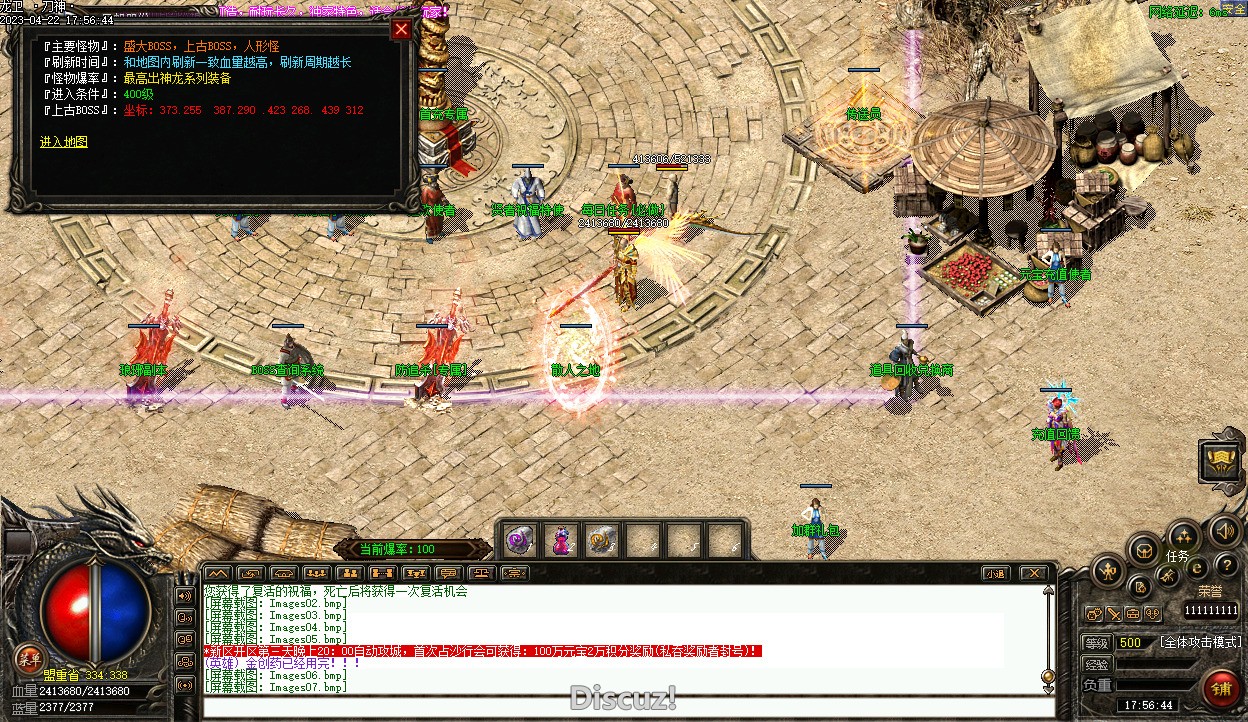Click the 等级 level button

tap(1097, 643)
